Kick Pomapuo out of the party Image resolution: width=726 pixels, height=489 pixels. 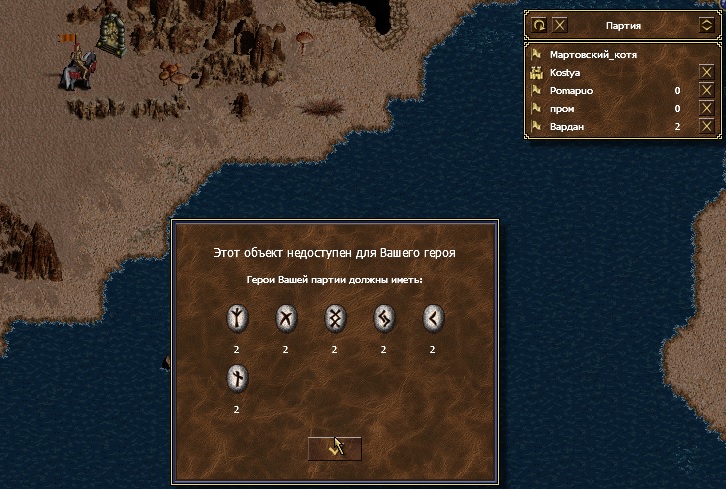pos(706,91)
